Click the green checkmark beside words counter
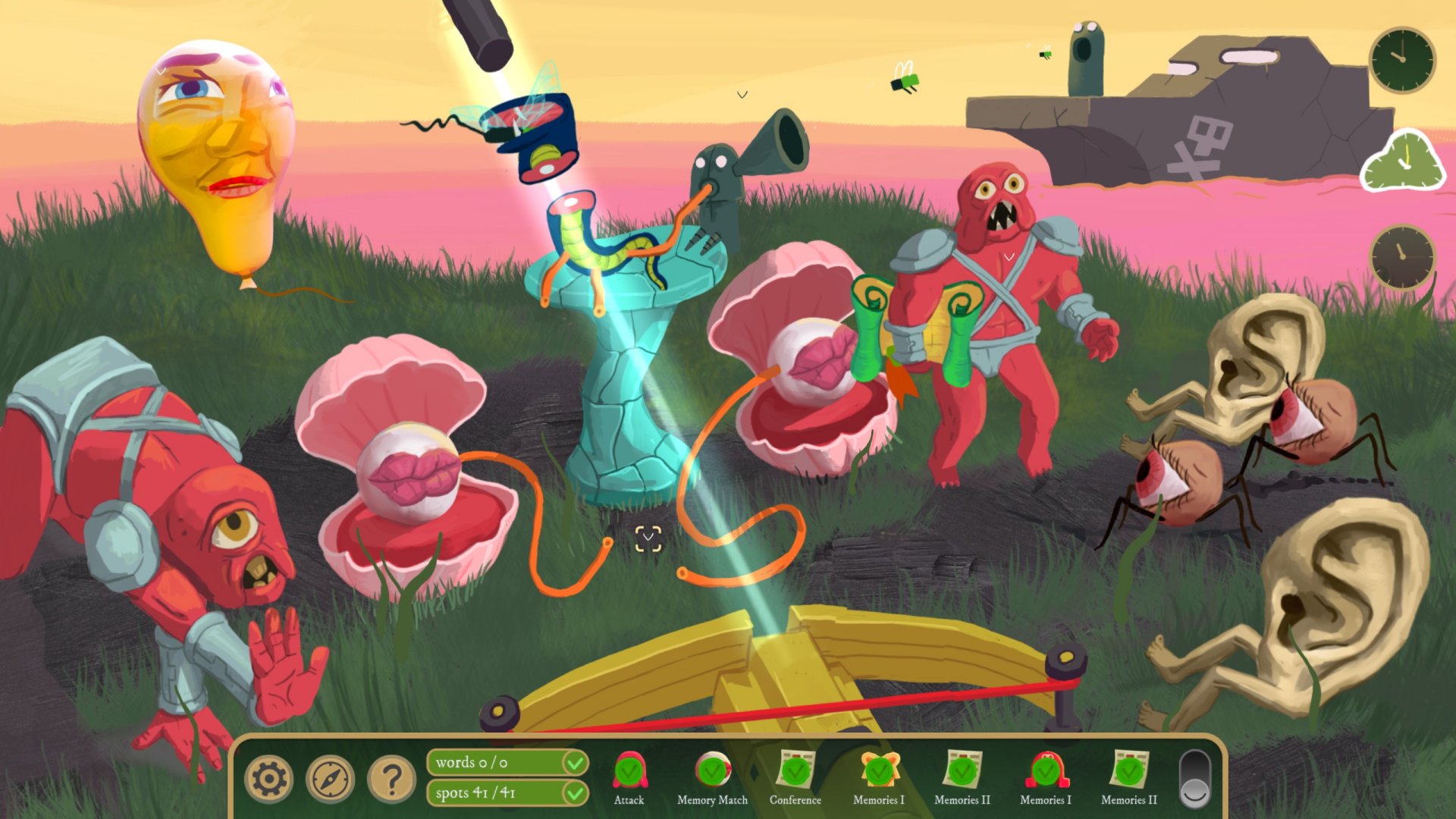1456x819 pixels. pyautogui.click(x=574, y=763)
